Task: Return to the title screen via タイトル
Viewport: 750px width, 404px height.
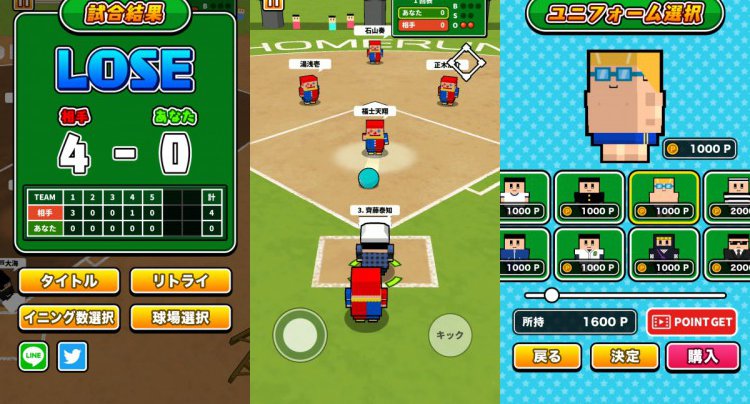Action: [x=68, y=281]
